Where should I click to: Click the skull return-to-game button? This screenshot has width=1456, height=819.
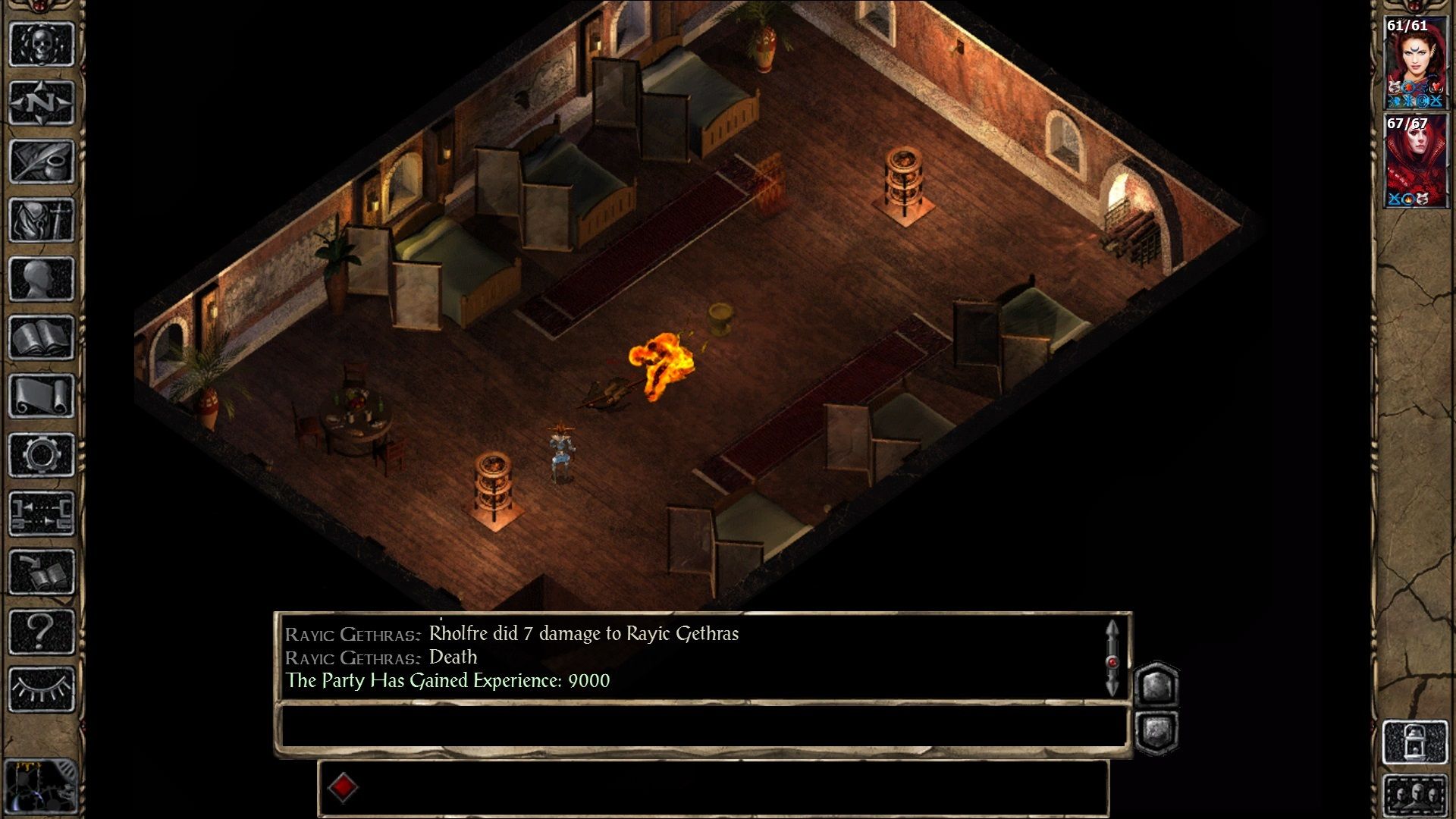tap(42, 44)
